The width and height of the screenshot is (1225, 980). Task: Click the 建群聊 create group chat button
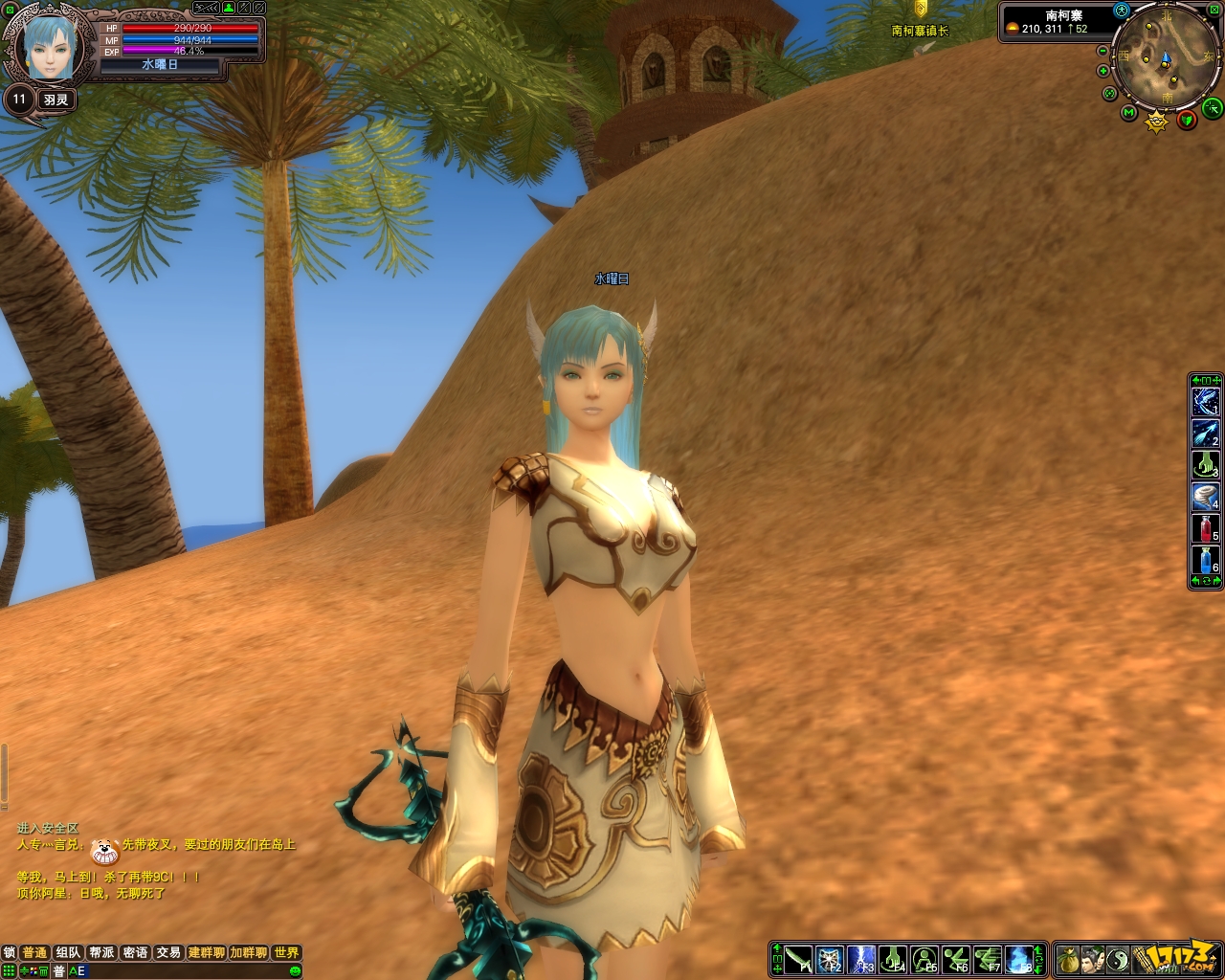point(206,952)
